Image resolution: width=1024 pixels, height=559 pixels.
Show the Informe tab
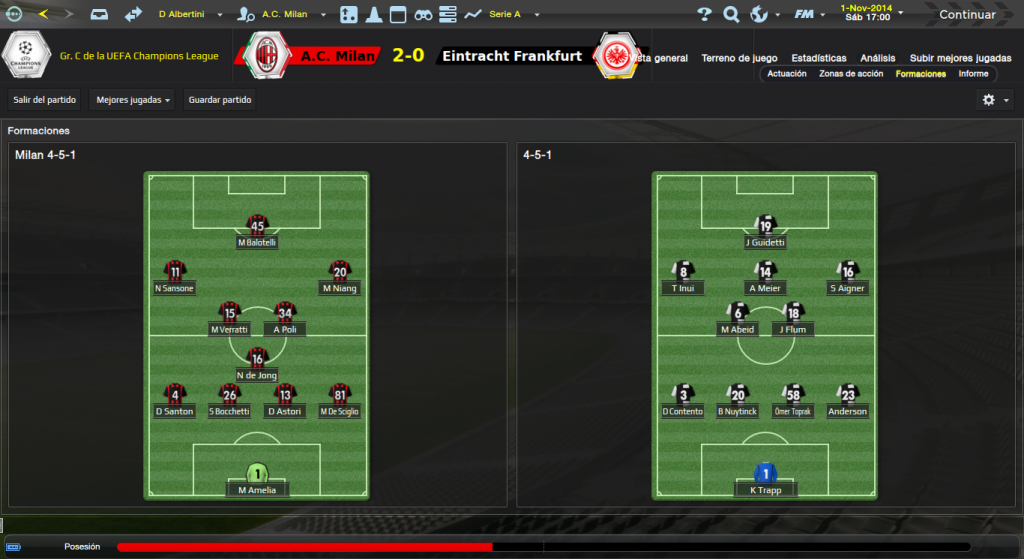point(973,74)
